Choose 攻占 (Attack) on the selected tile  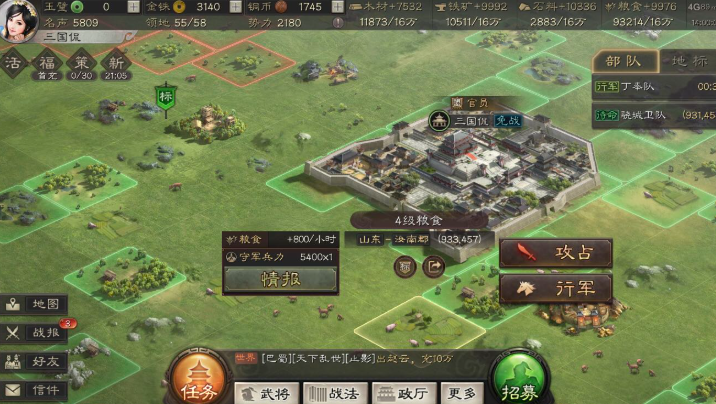point(555,252)
